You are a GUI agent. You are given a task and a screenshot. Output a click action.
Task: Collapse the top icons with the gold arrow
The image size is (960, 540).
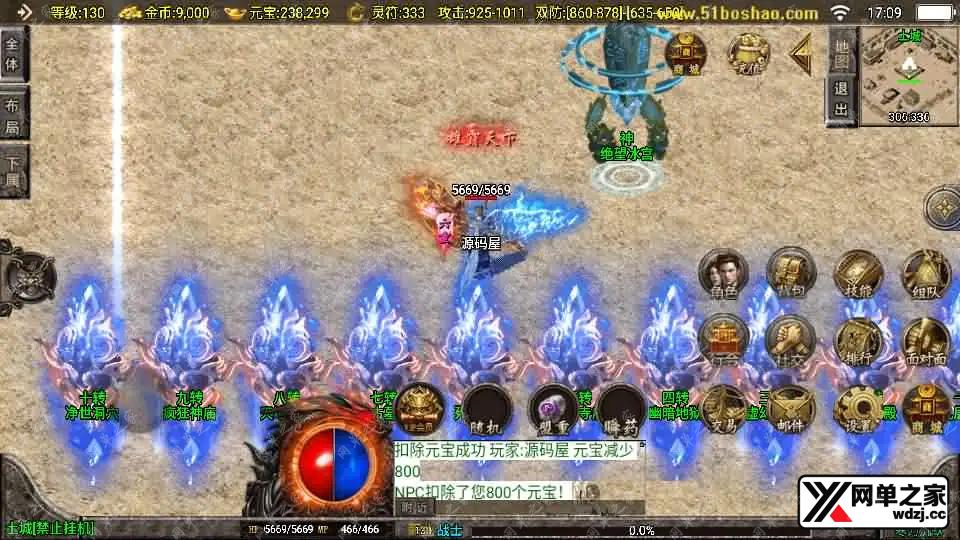(x=801, y=54)
